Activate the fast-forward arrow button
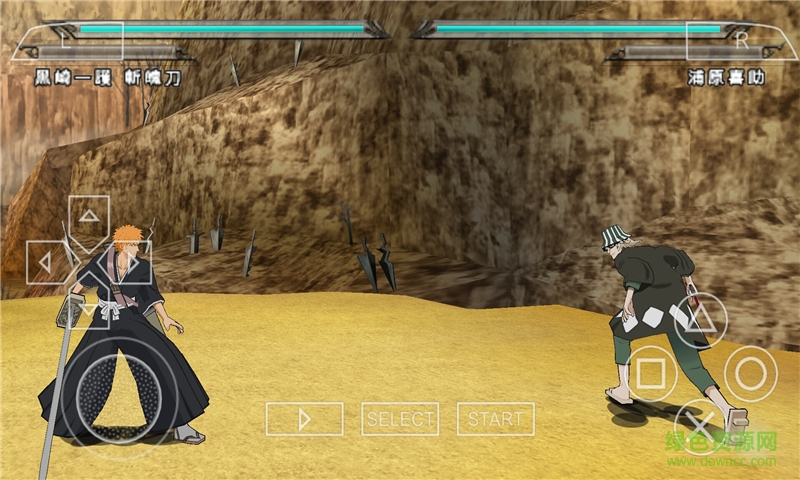Screen dimensions: 800x480 click(x=304, y=419)
